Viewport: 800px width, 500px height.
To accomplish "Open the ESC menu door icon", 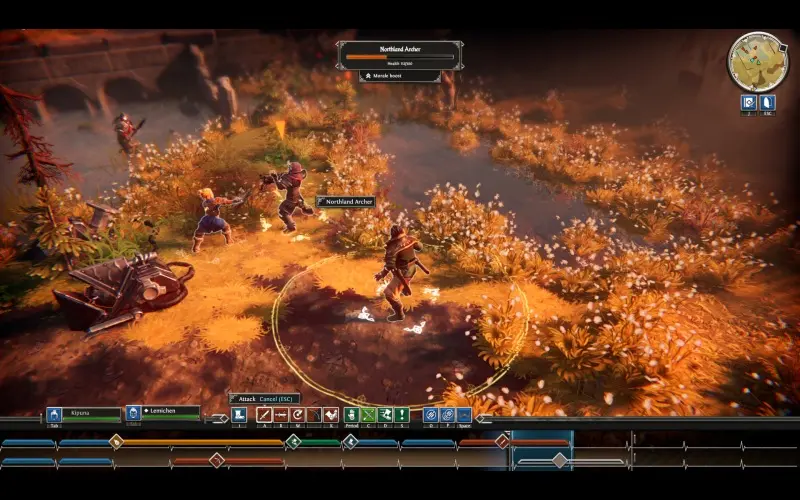I will pyautogui.click(x=768, y=102).
